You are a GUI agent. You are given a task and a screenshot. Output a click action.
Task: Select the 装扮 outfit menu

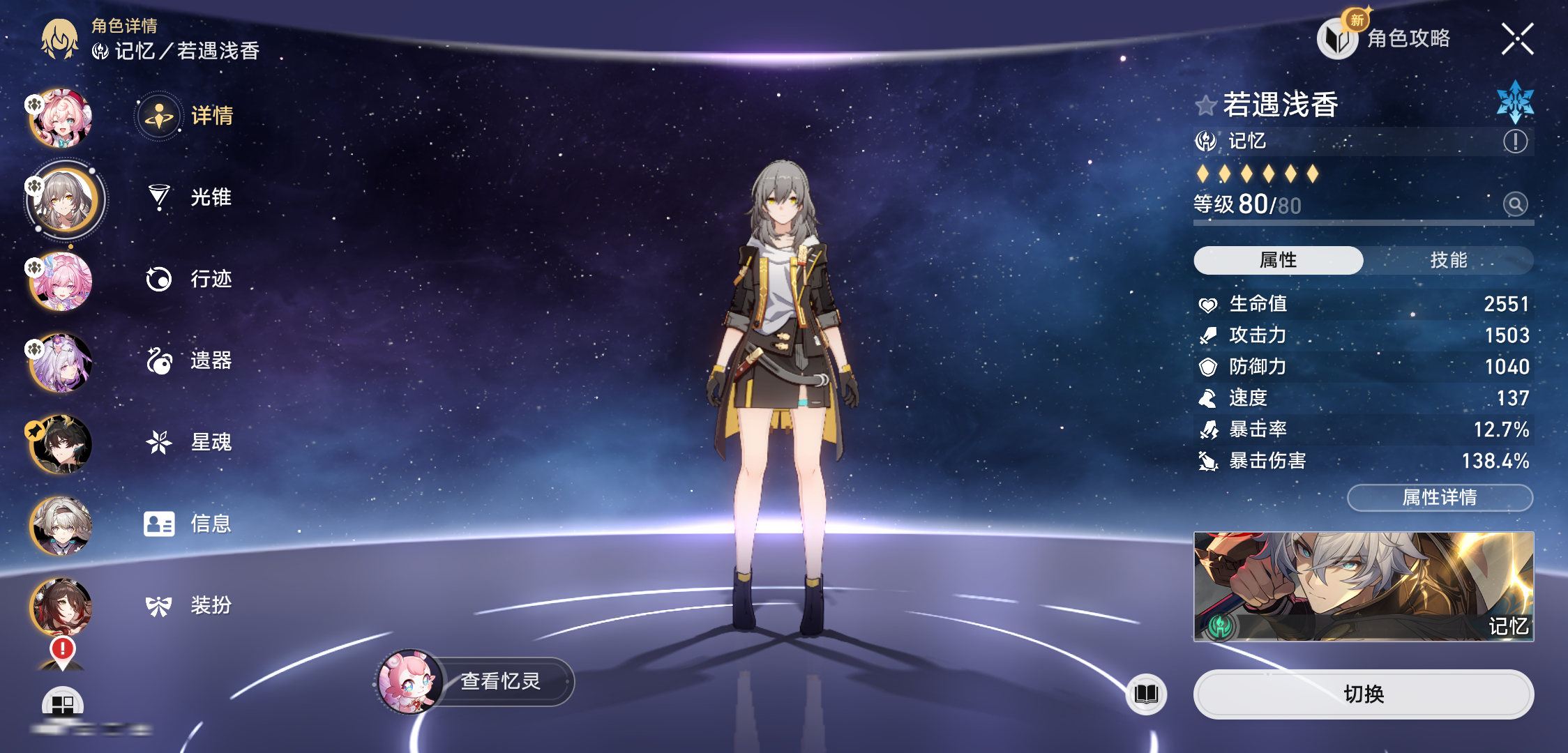(x=190, y=605)
